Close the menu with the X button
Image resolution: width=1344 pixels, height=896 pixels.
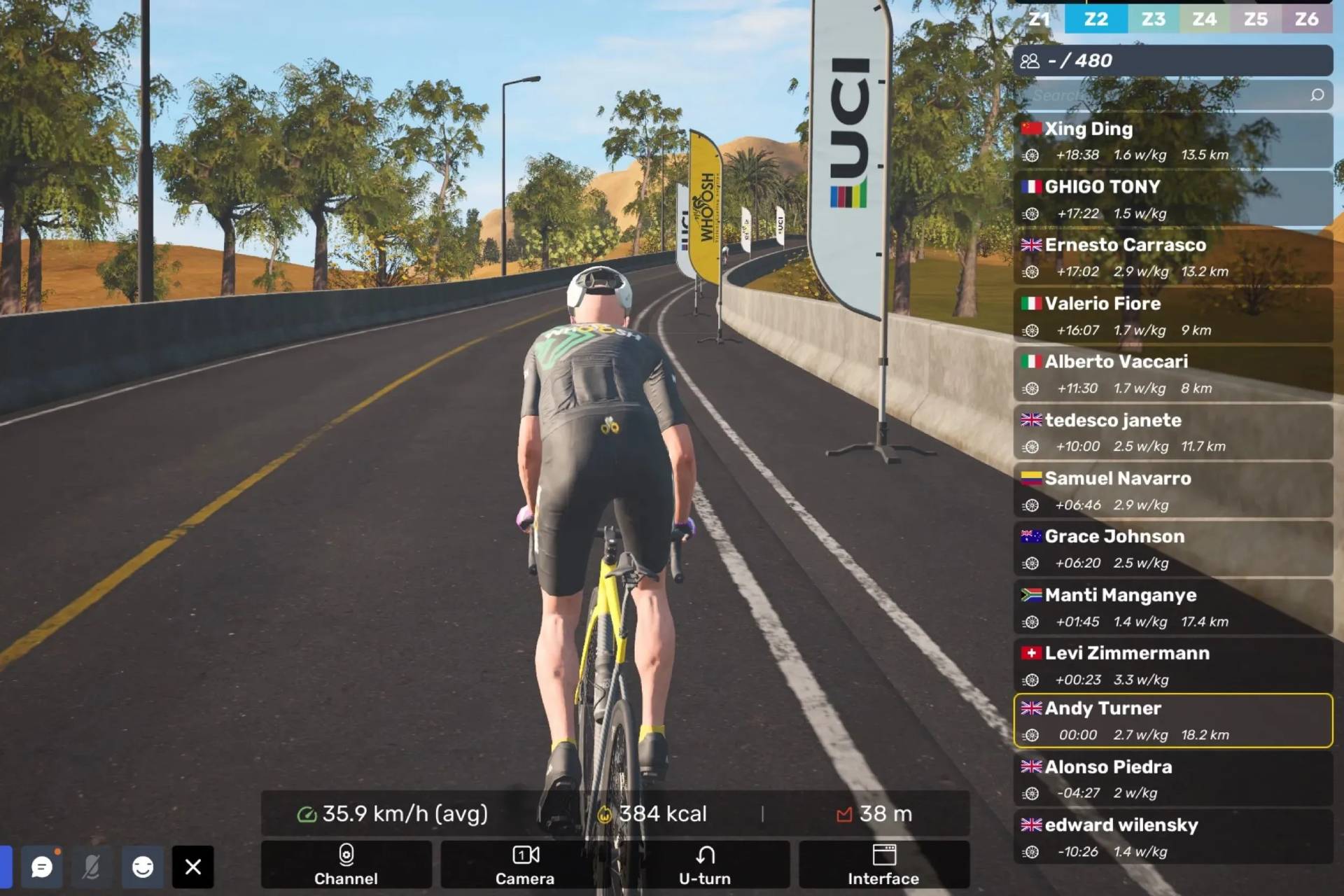(193, 867)
